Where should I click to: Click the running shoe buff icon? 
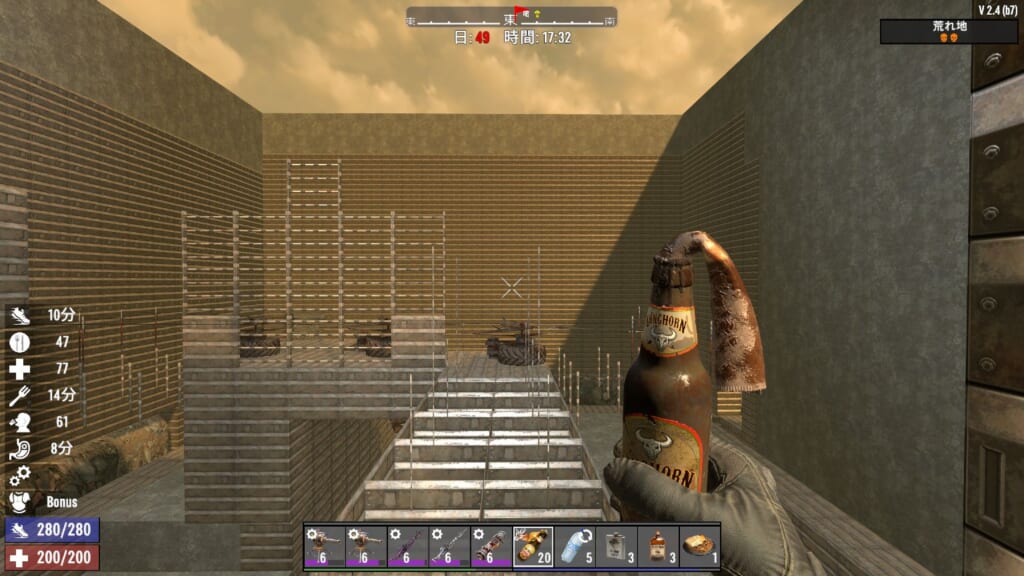(20, 315)
